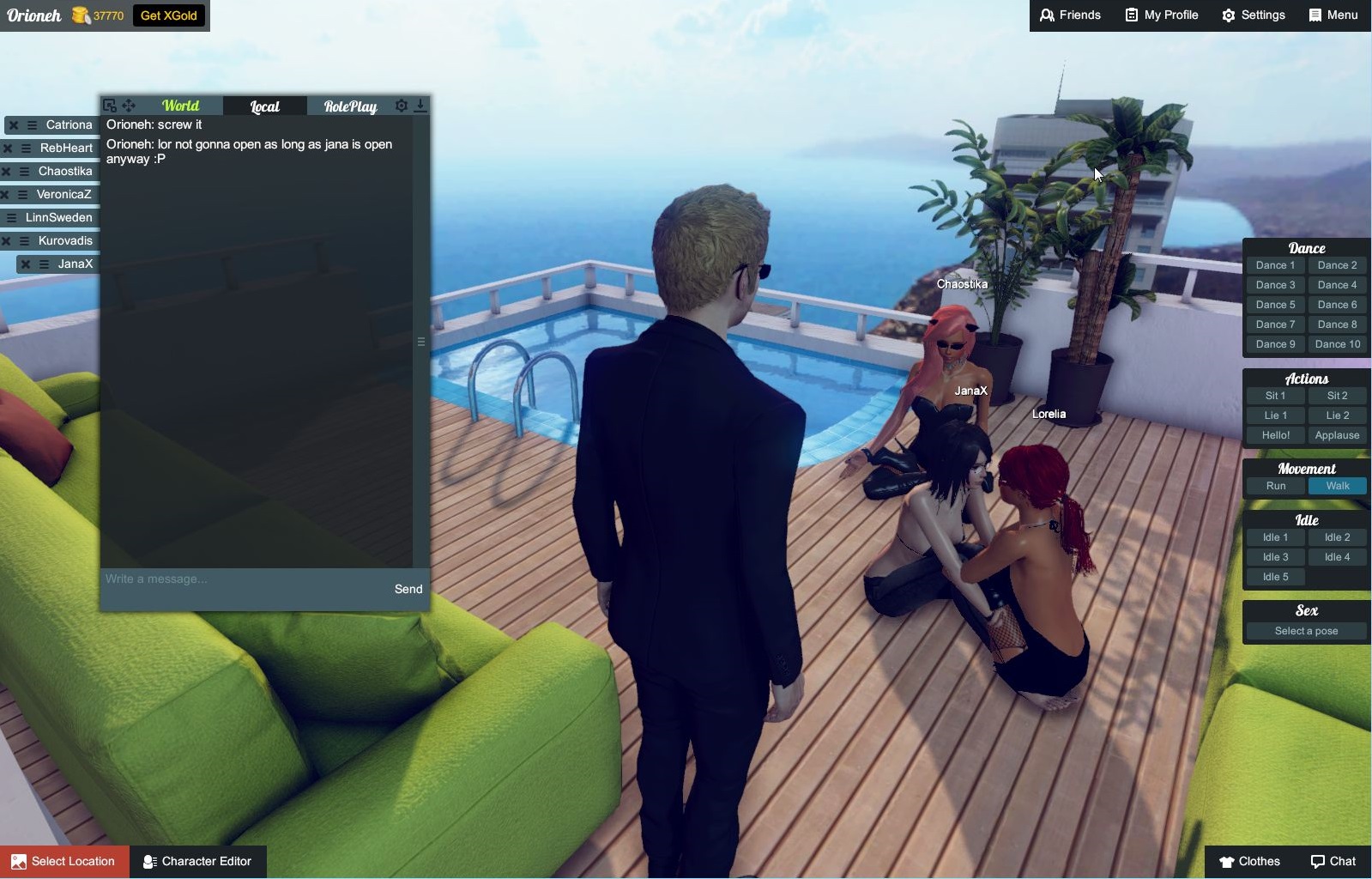Open the RolePlay chat tab
The height and width of the screenshot is (879, 1372).
pyautogui.click(x=349, y=106)
